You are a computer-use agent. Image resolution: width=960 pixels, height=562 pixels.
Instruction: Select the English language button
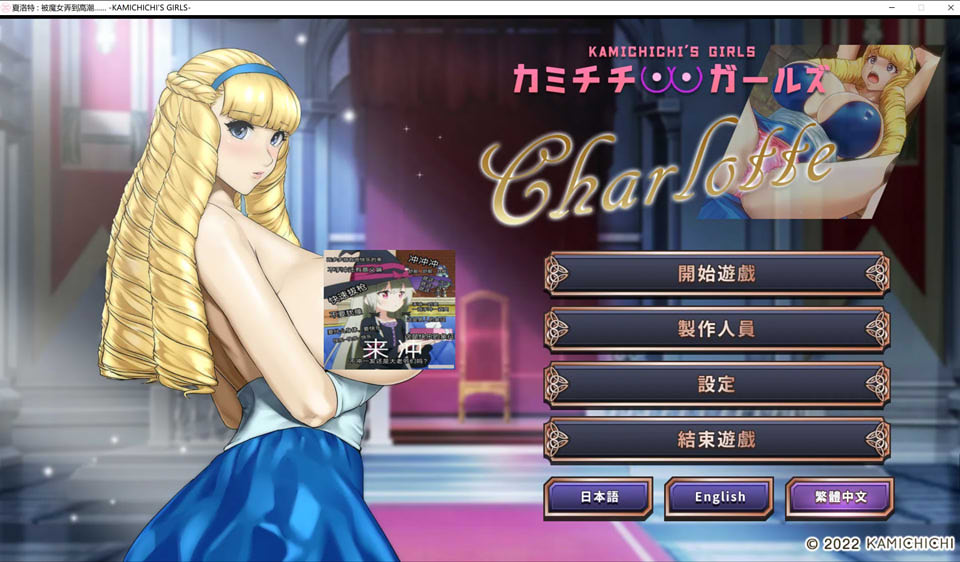click(x=719, y=497)
